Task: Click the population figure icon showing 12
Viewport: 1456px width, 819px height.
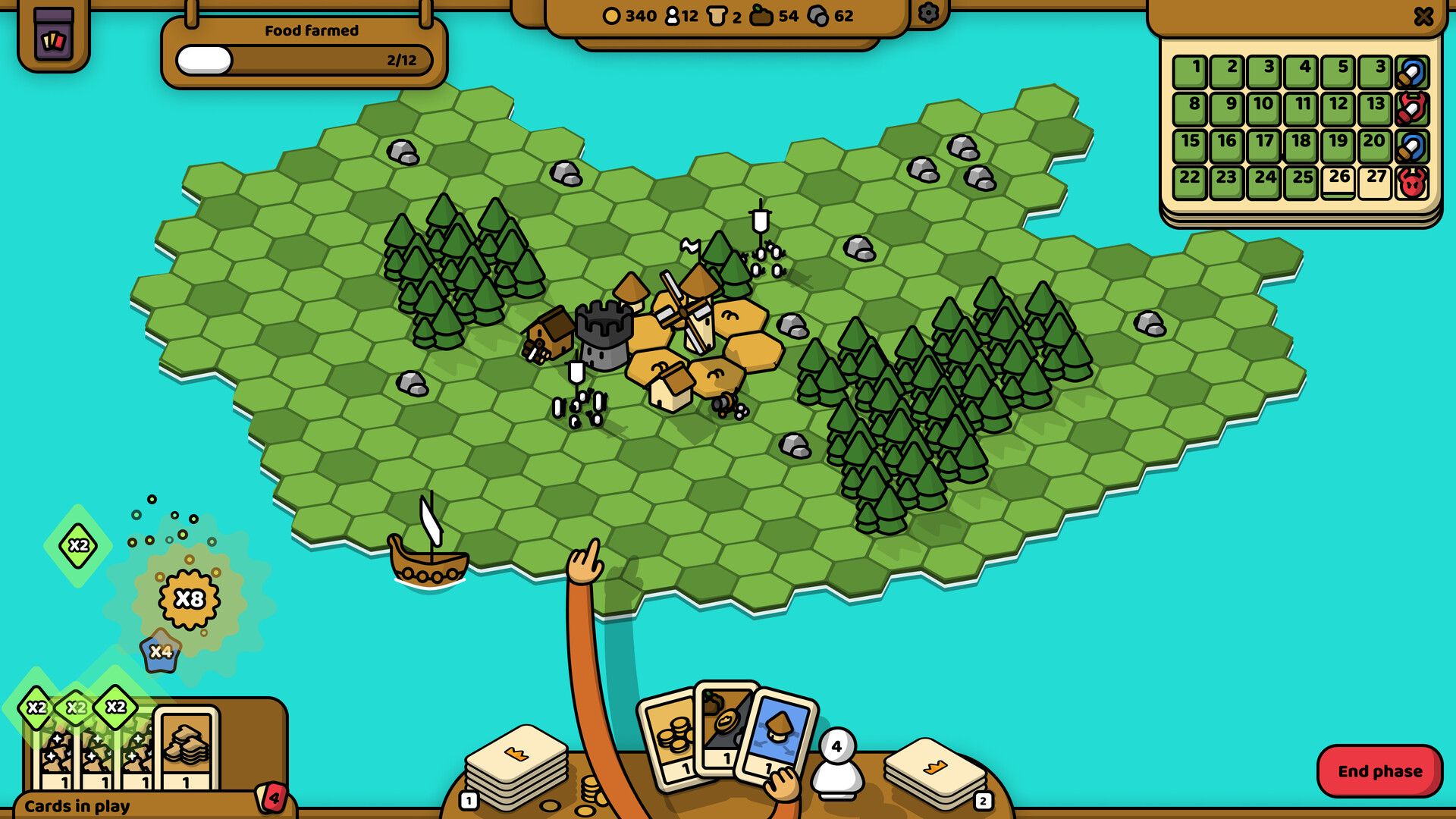Action: pyautogui.click(x=673, y=16)
